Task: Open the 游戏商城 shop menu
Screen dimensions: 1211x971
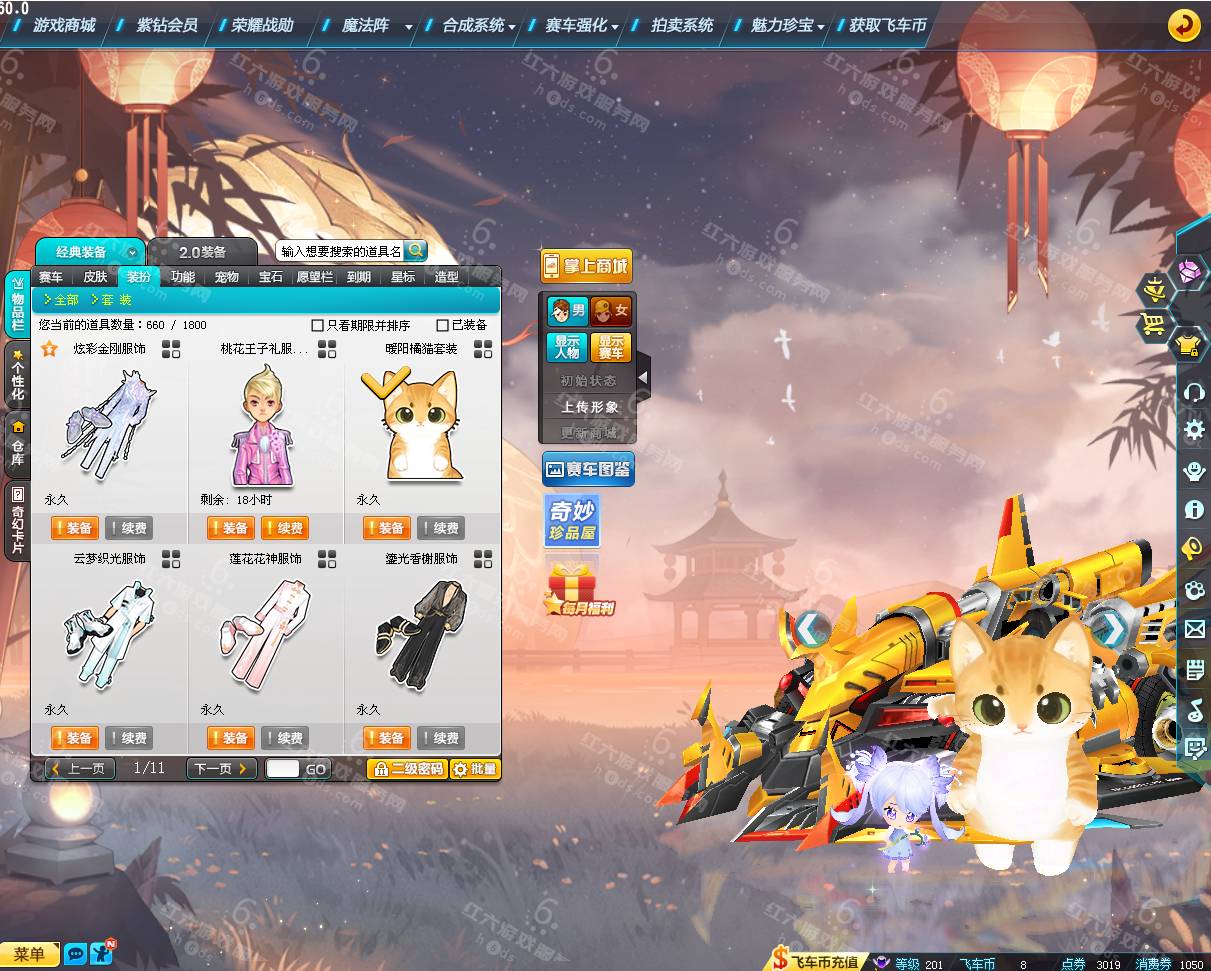Action: point(64,25)
